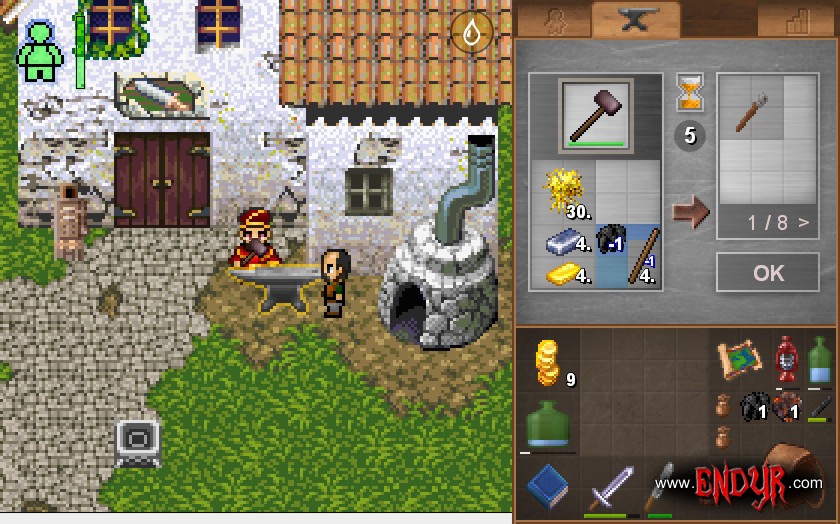This screenshot has width=840, height=524.
Task: Select the silver ingot ingredient
Action: (566, 241)
